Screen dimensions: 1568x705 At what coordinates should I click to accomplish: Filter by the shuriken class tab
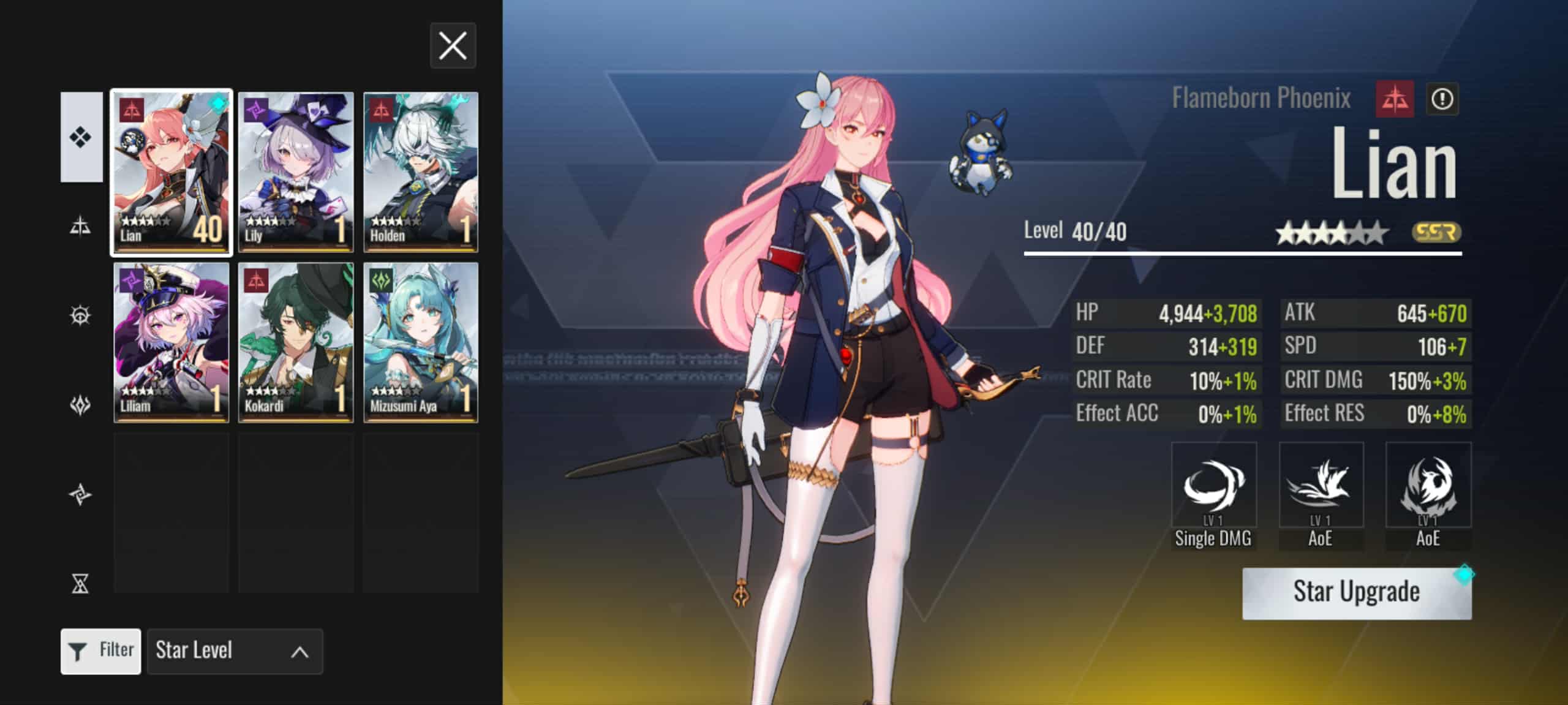point(81,494)
